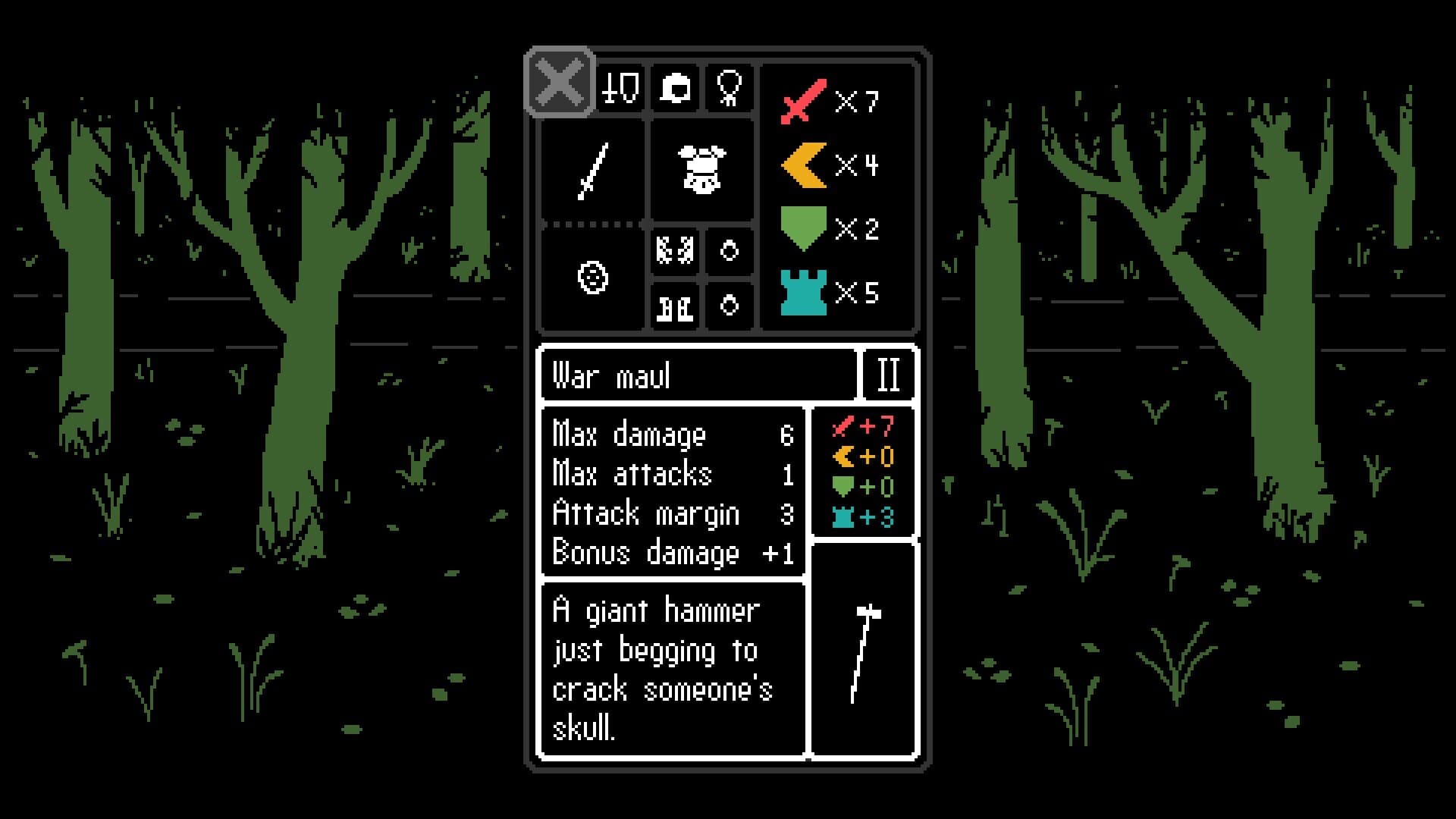Select the shield emblem slot below the sword

[594, 281]
